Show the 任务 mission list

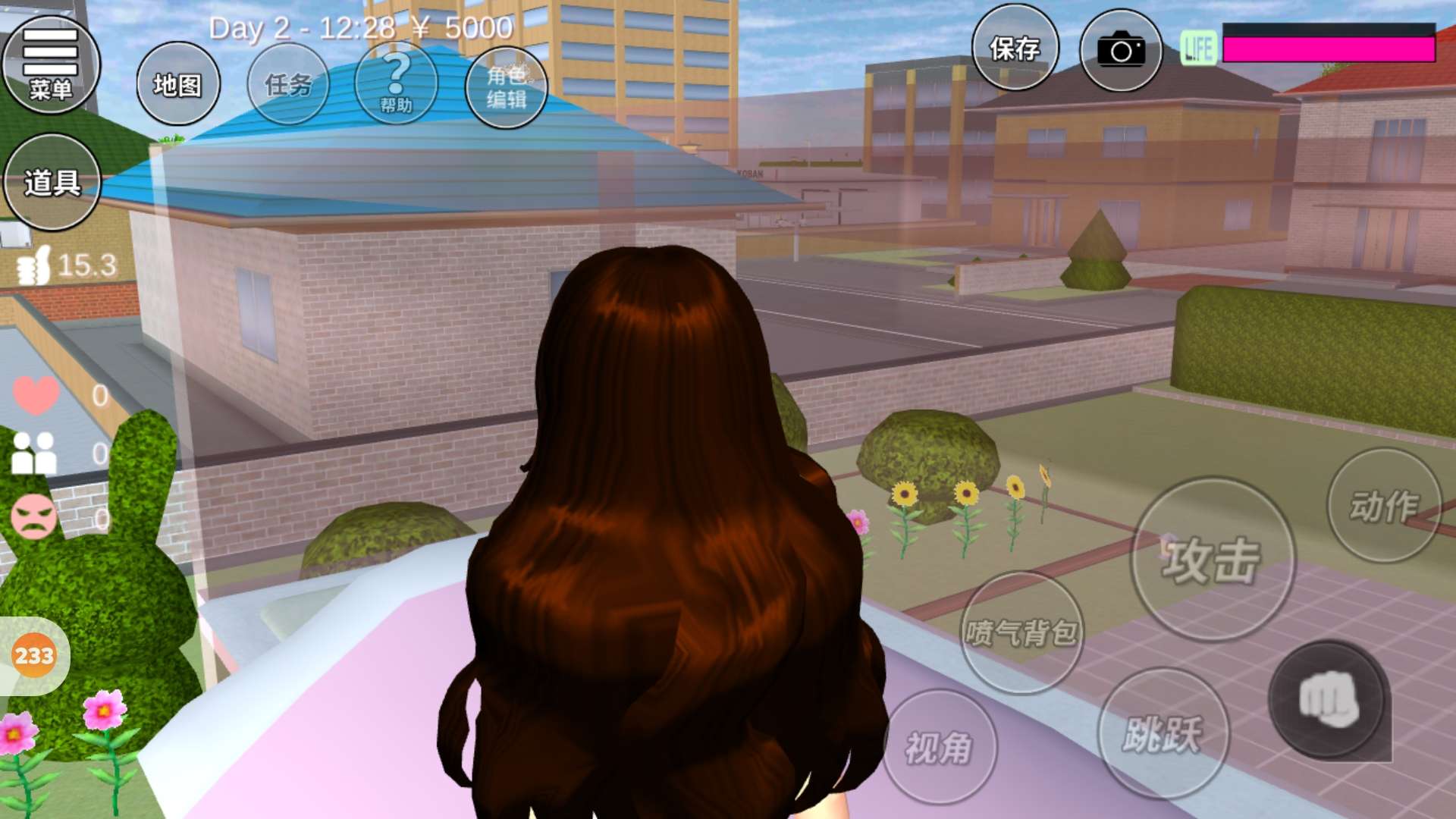(288, 84)
